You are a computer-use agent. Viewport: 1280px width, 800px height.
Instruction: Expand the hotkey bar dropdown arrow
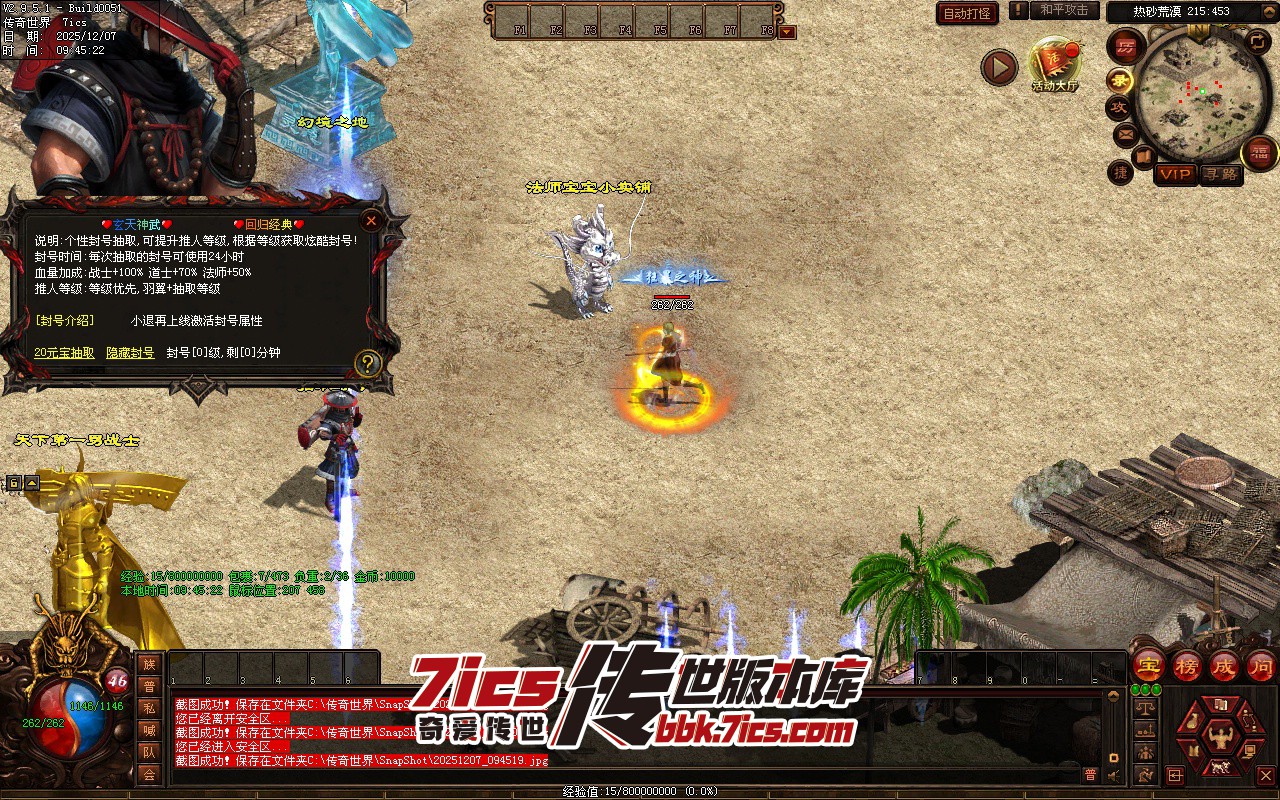(788, 31)
